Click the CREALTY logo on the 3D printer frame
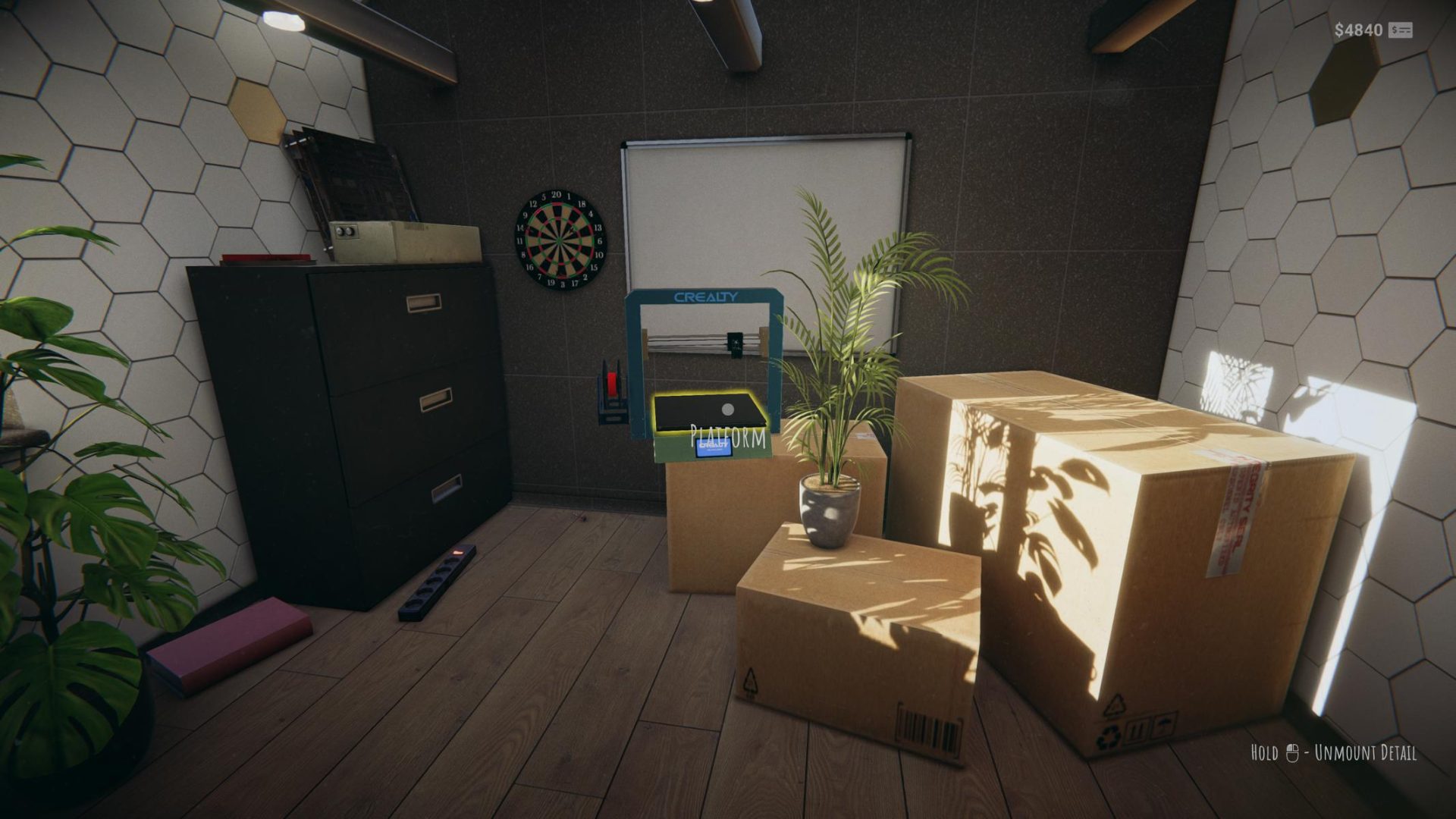This screenshot has width=1456, height=819. pos(704,298)
